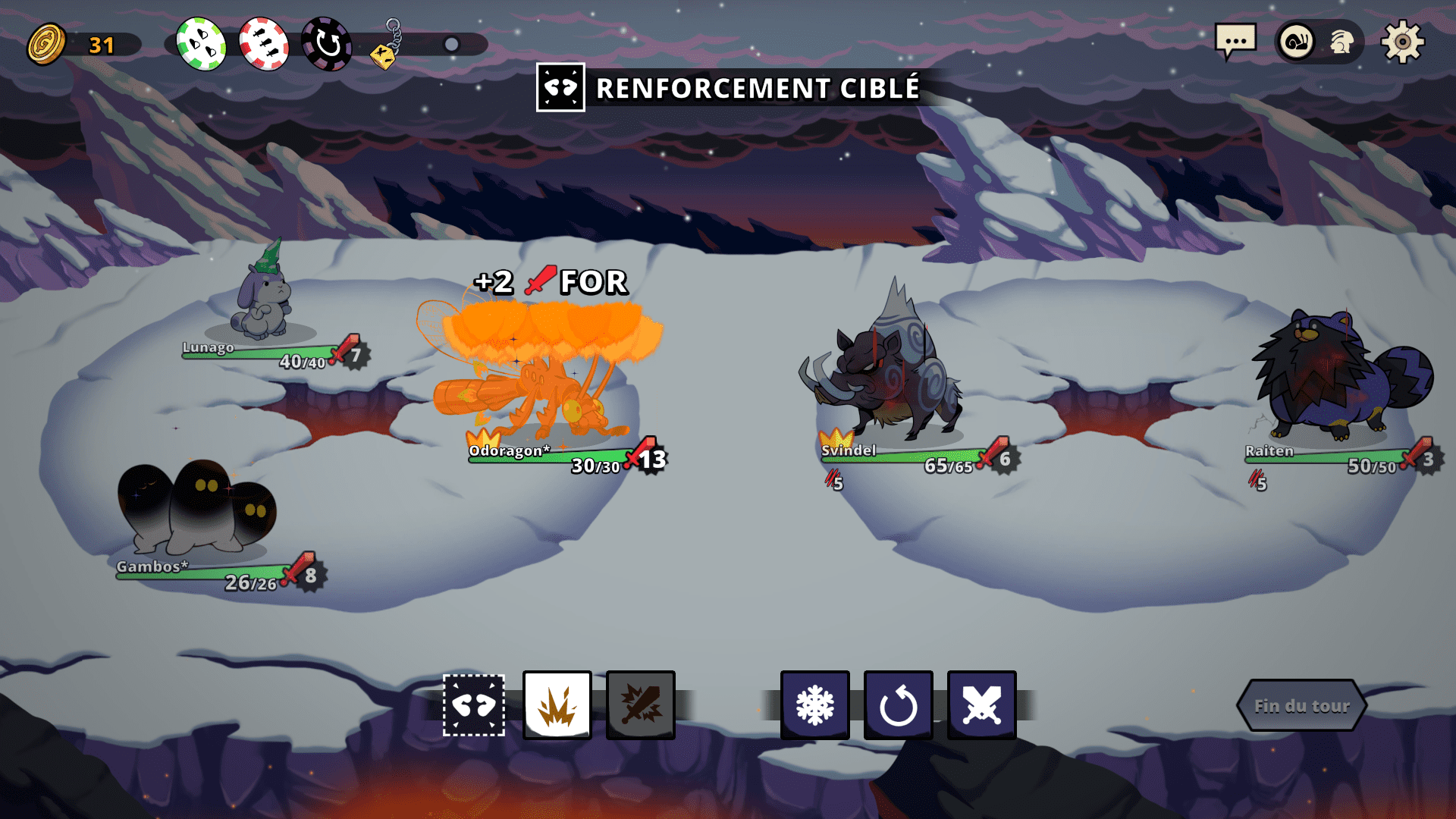
Task: Open the chat speech bubble
Action: tap(1235, 42)
